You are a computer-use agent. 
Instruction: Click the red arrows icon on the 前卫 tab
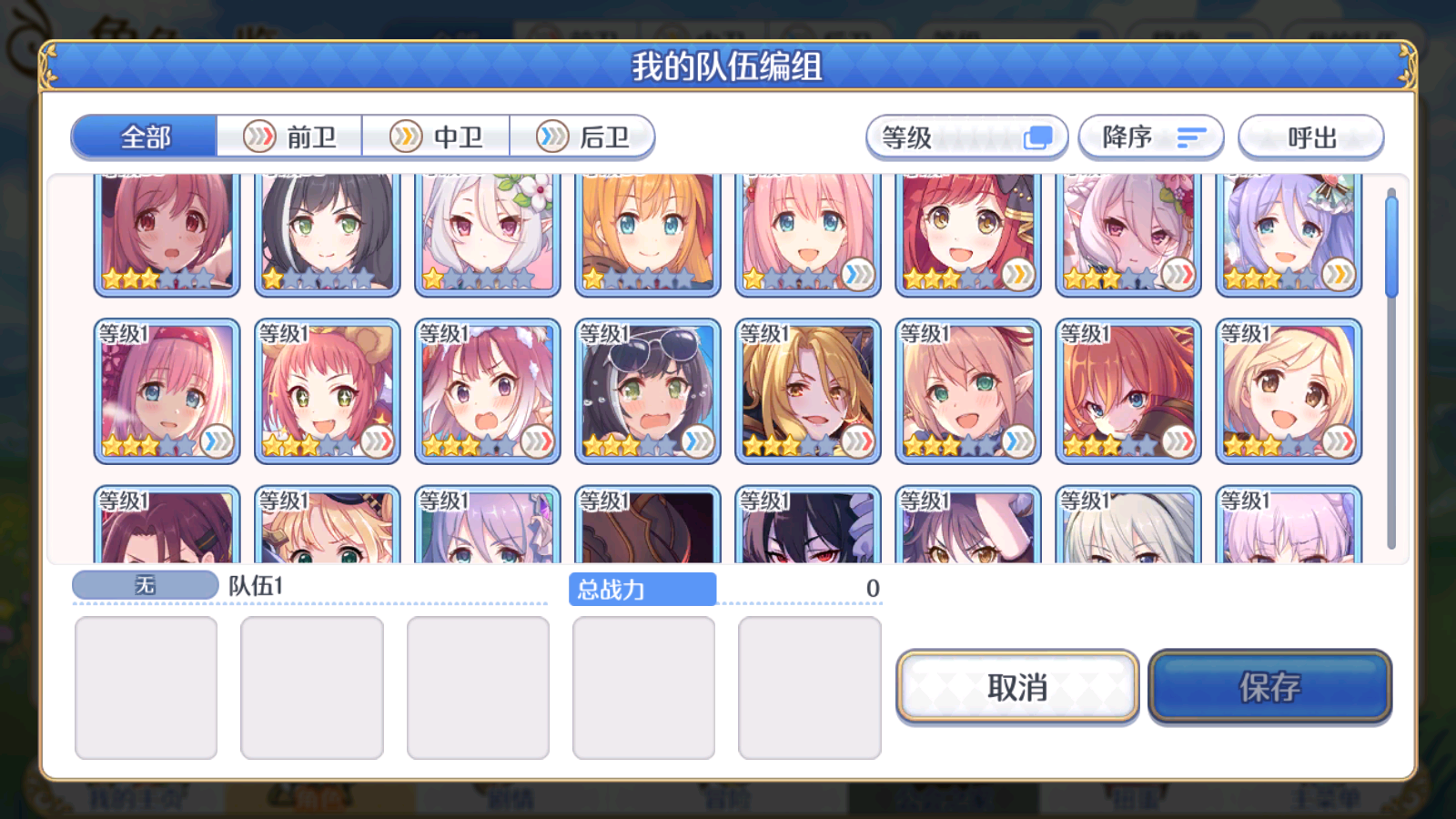click(260, 136)
